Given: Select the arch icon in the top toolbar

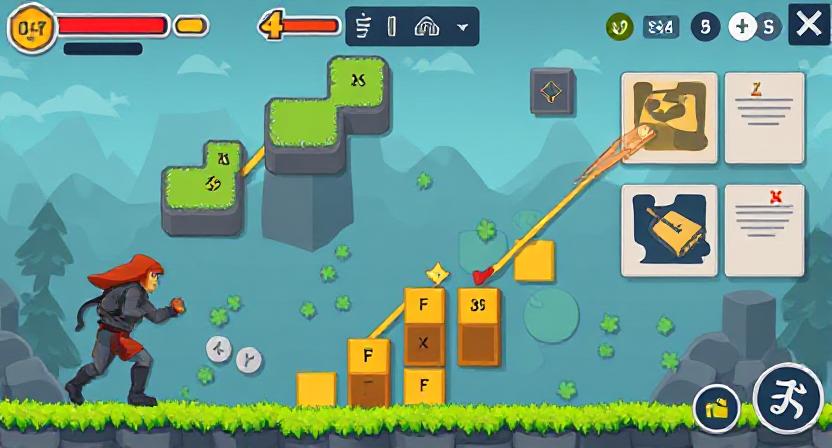Looking at the screenshot, I should 426,27.
